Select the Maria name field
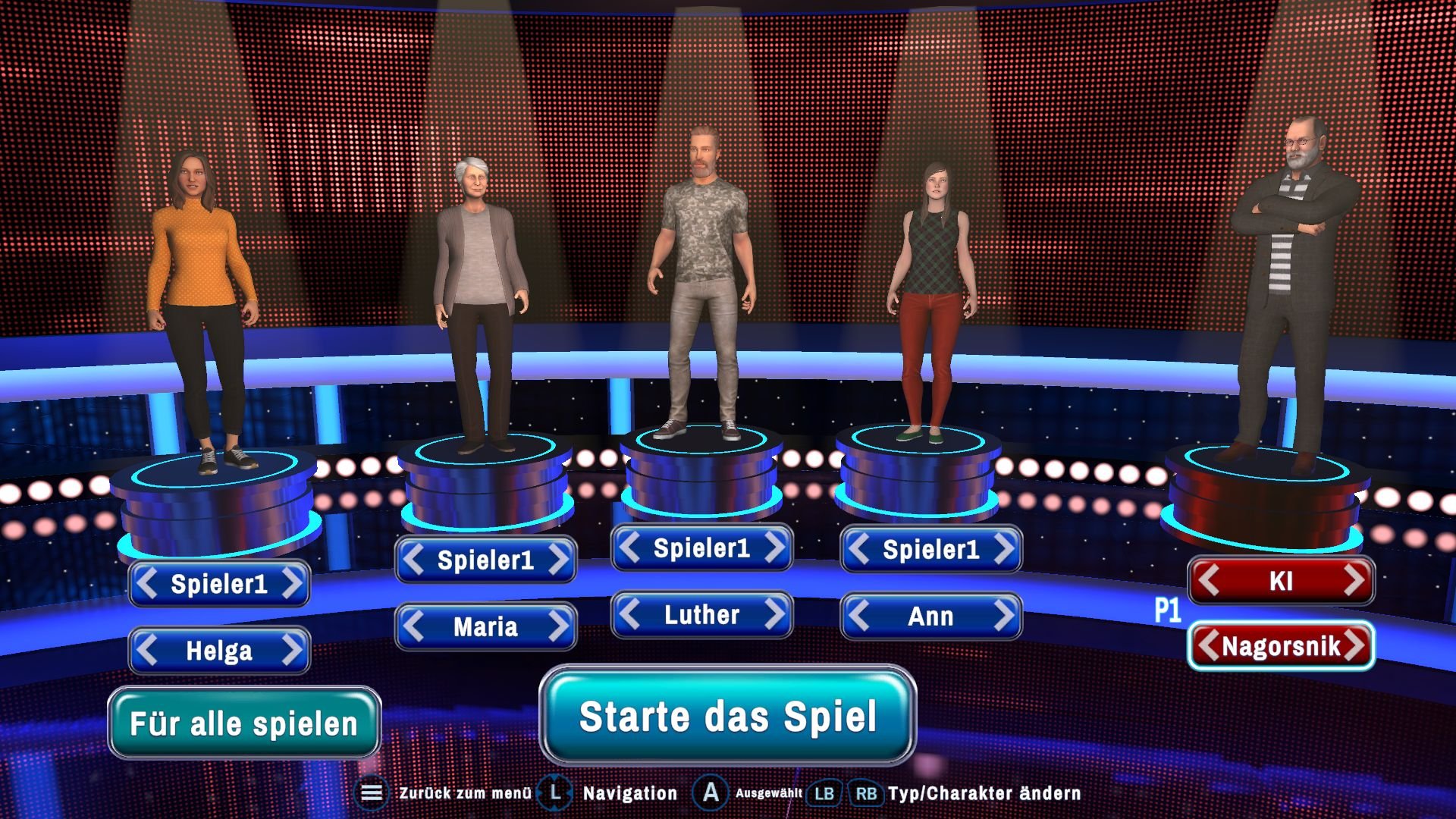The width and height of the screenshot is (1456, 819). (x=486, y=627)
